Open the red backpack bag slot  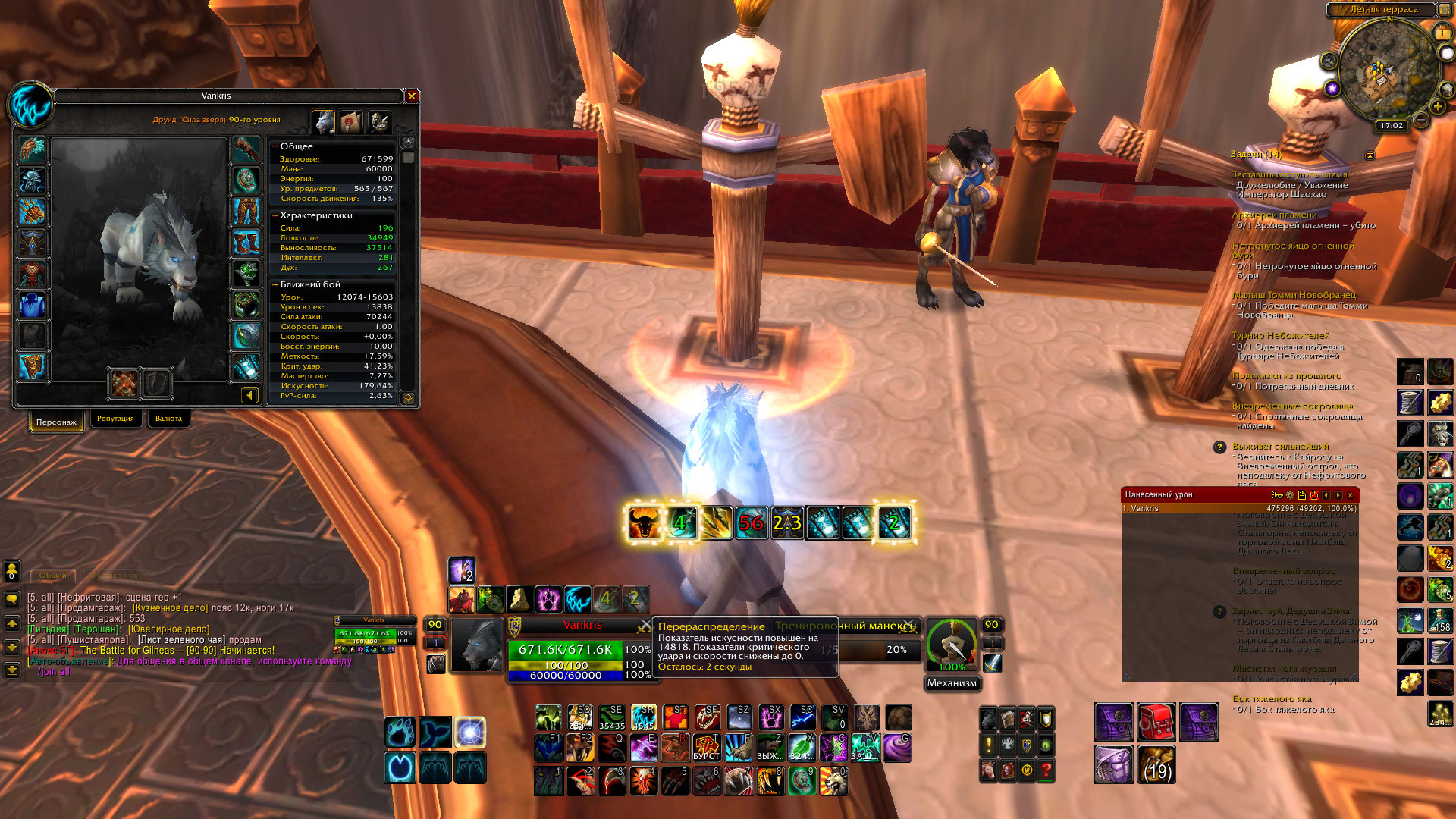click(1156, 721)
